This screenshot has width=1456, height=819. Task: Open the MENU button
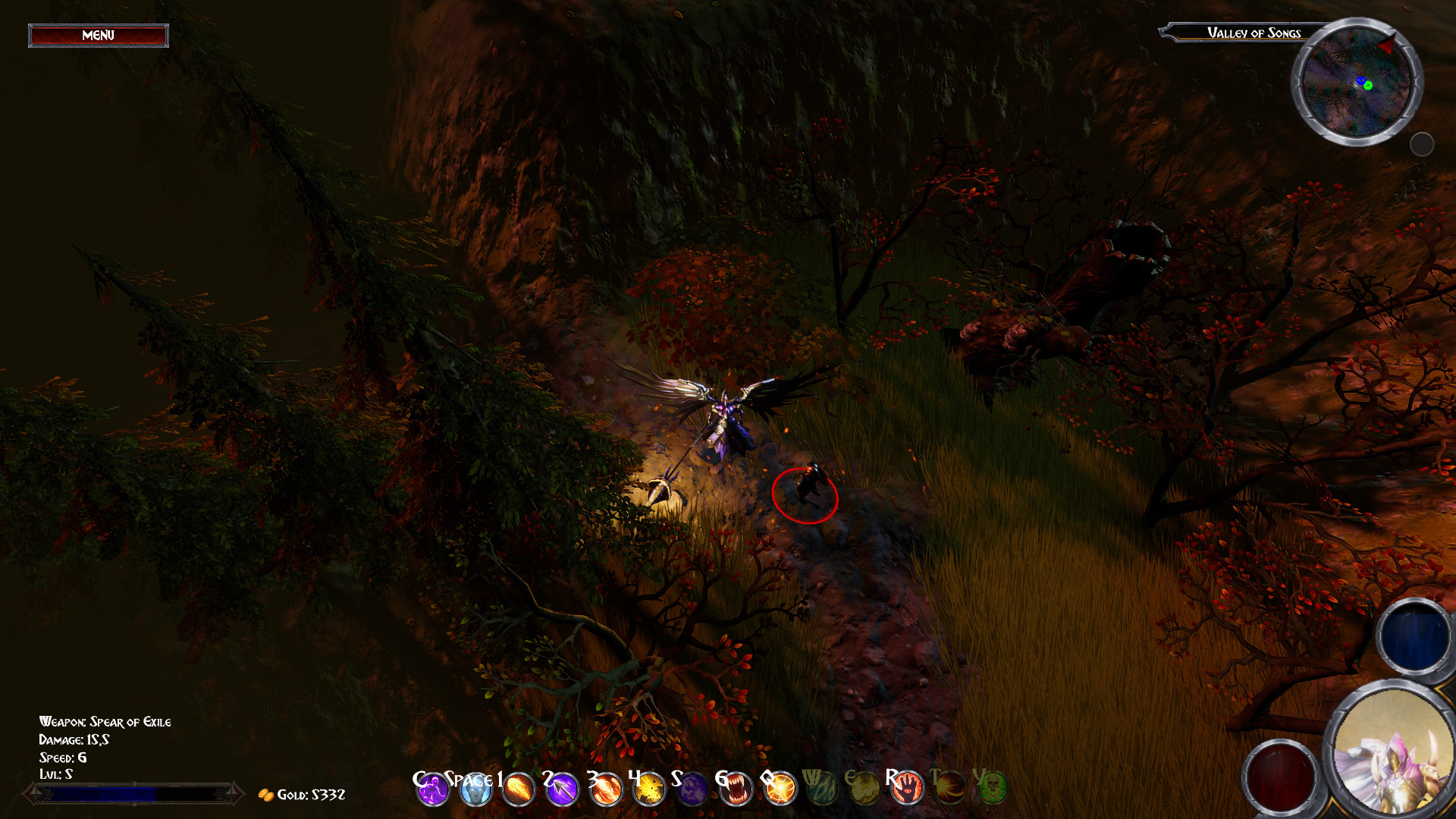tap(97, 35)
